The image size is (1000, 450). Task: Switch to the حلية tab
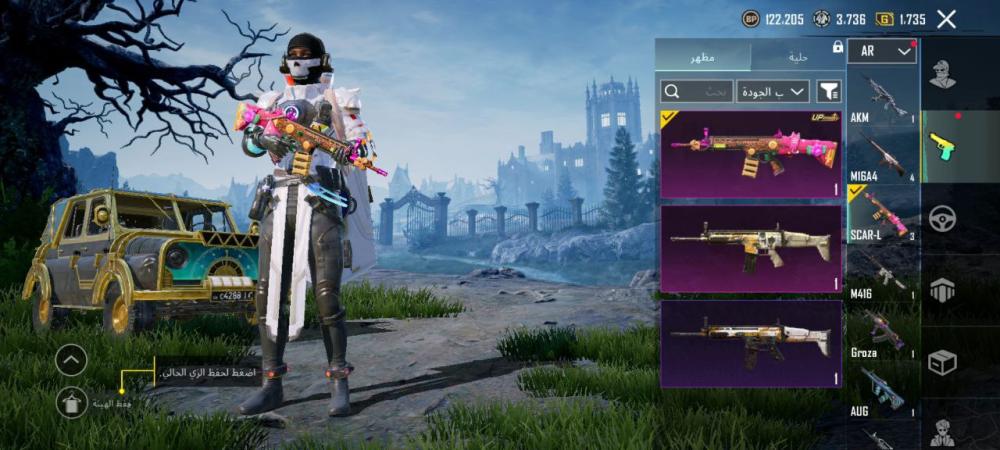click(797, 56)
